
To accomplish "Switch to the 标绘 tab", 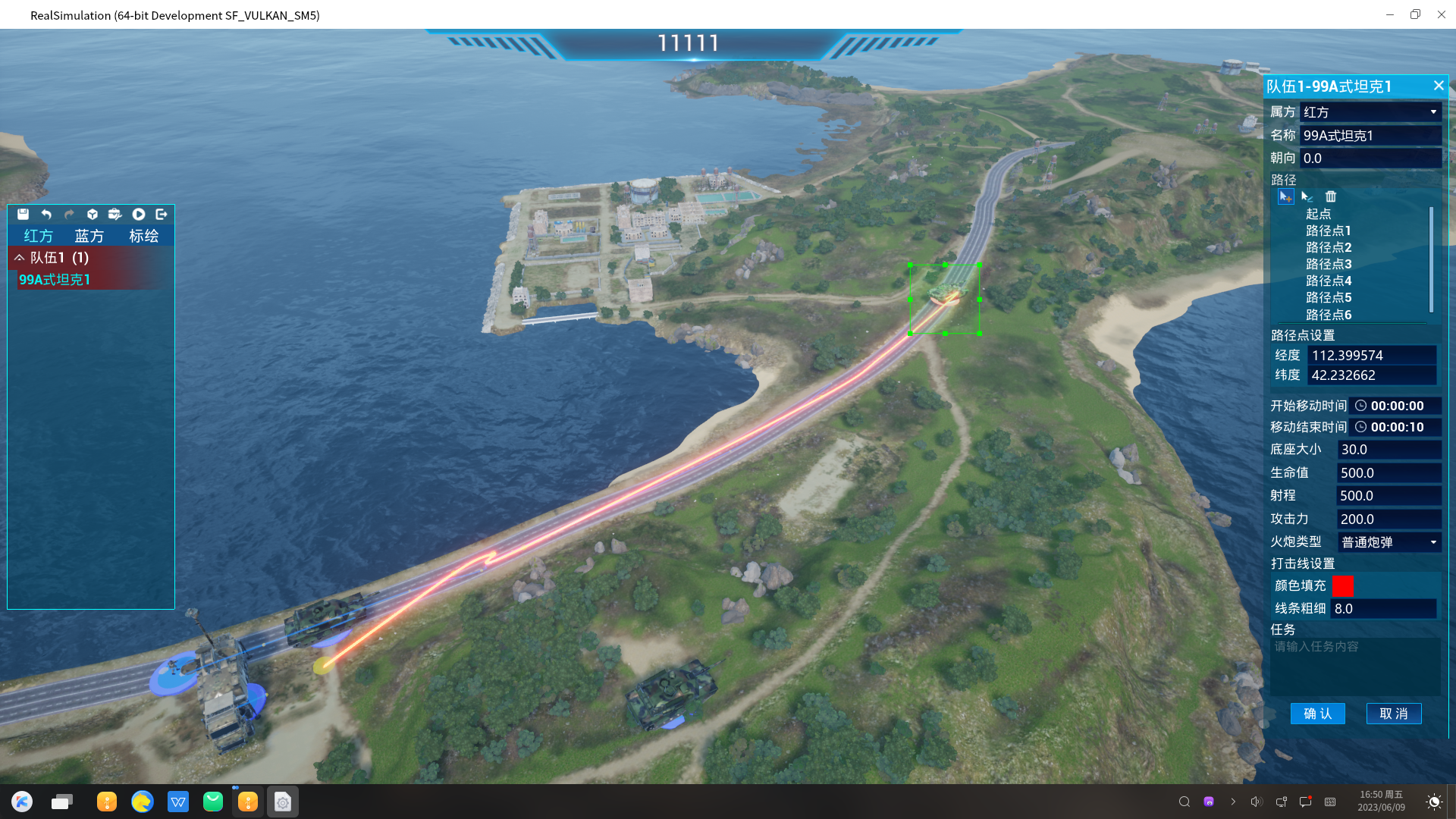I will pyautogui.click(x=143, y=236).
